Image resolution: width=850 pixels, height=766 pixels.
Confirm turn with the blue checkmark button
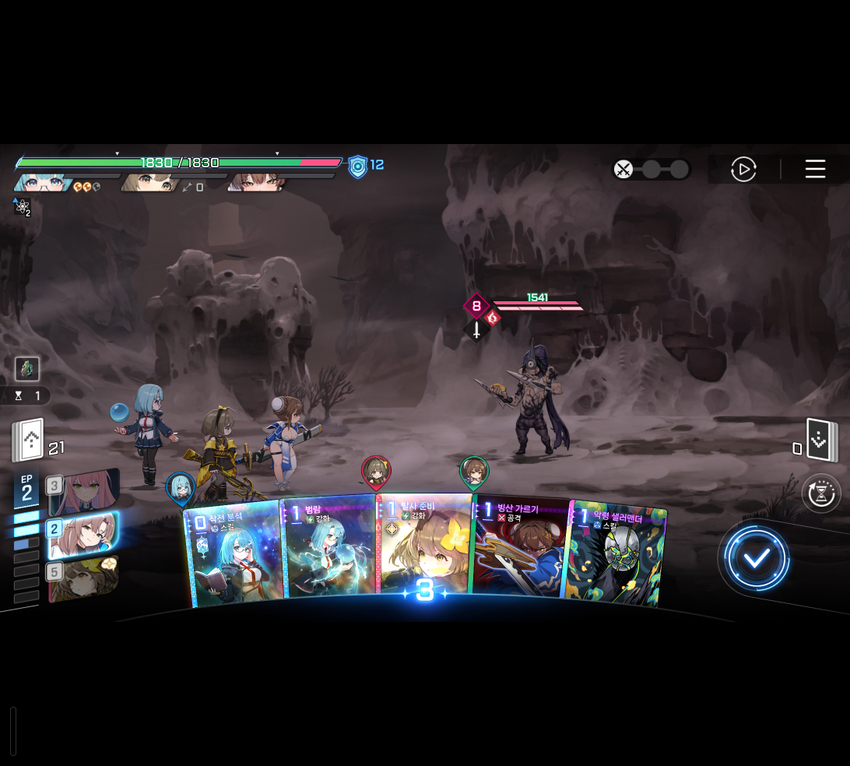(757, 558)
